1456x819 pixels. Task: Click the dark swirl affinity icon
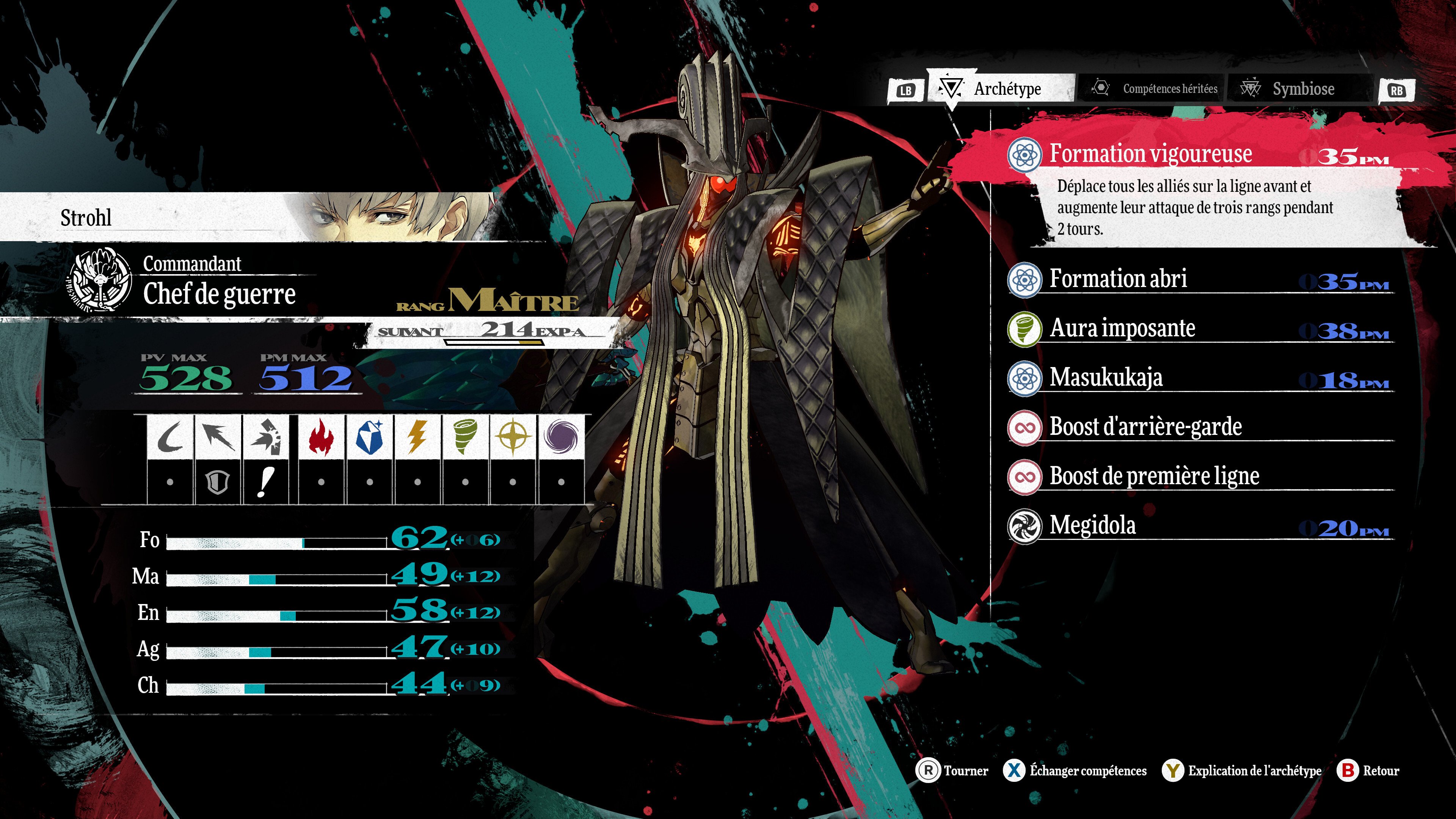point(561,437)
